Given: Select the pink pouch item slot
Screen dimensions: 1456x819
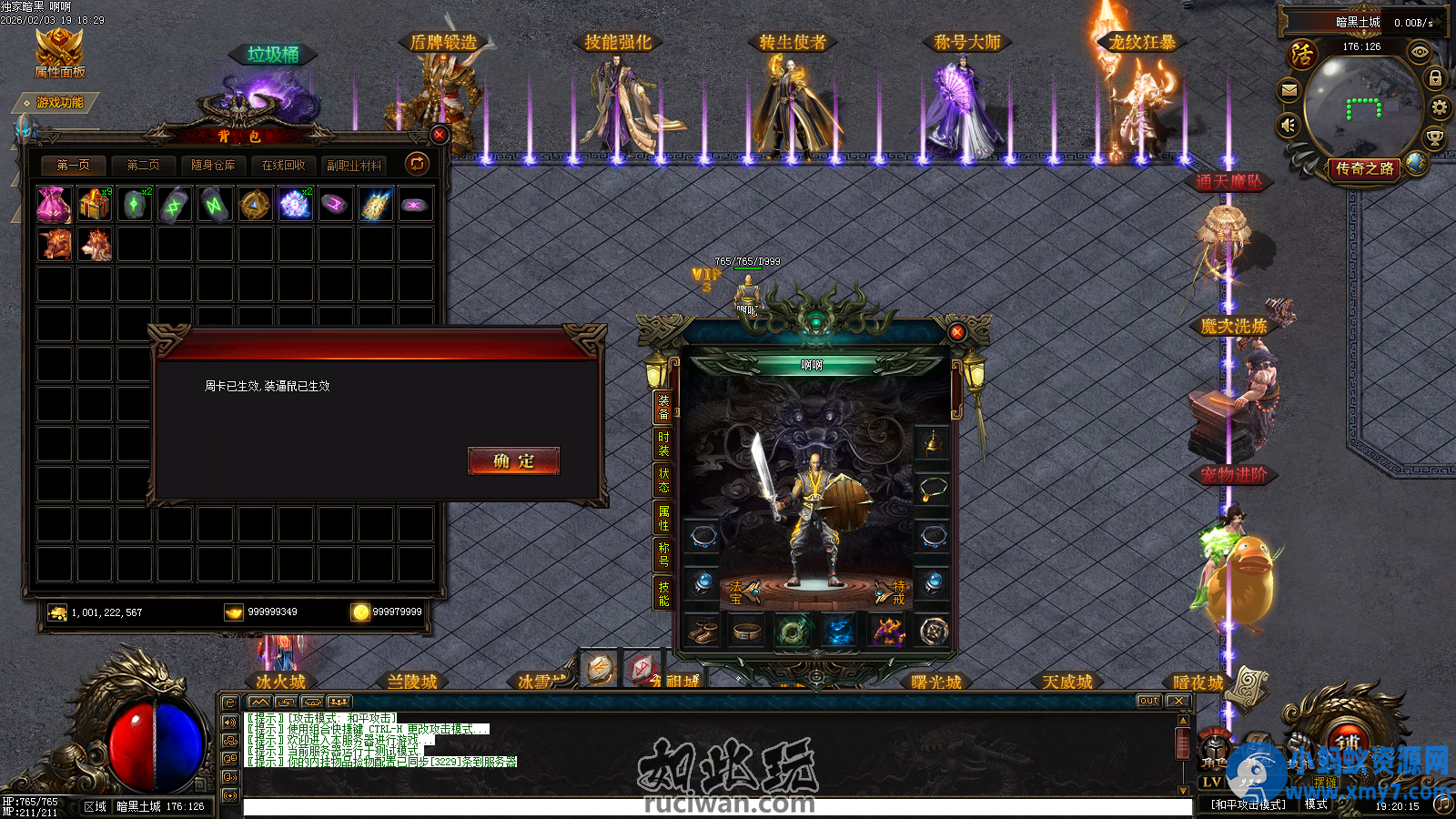Looking at the screenshot, I should click(x=54, y=205).
